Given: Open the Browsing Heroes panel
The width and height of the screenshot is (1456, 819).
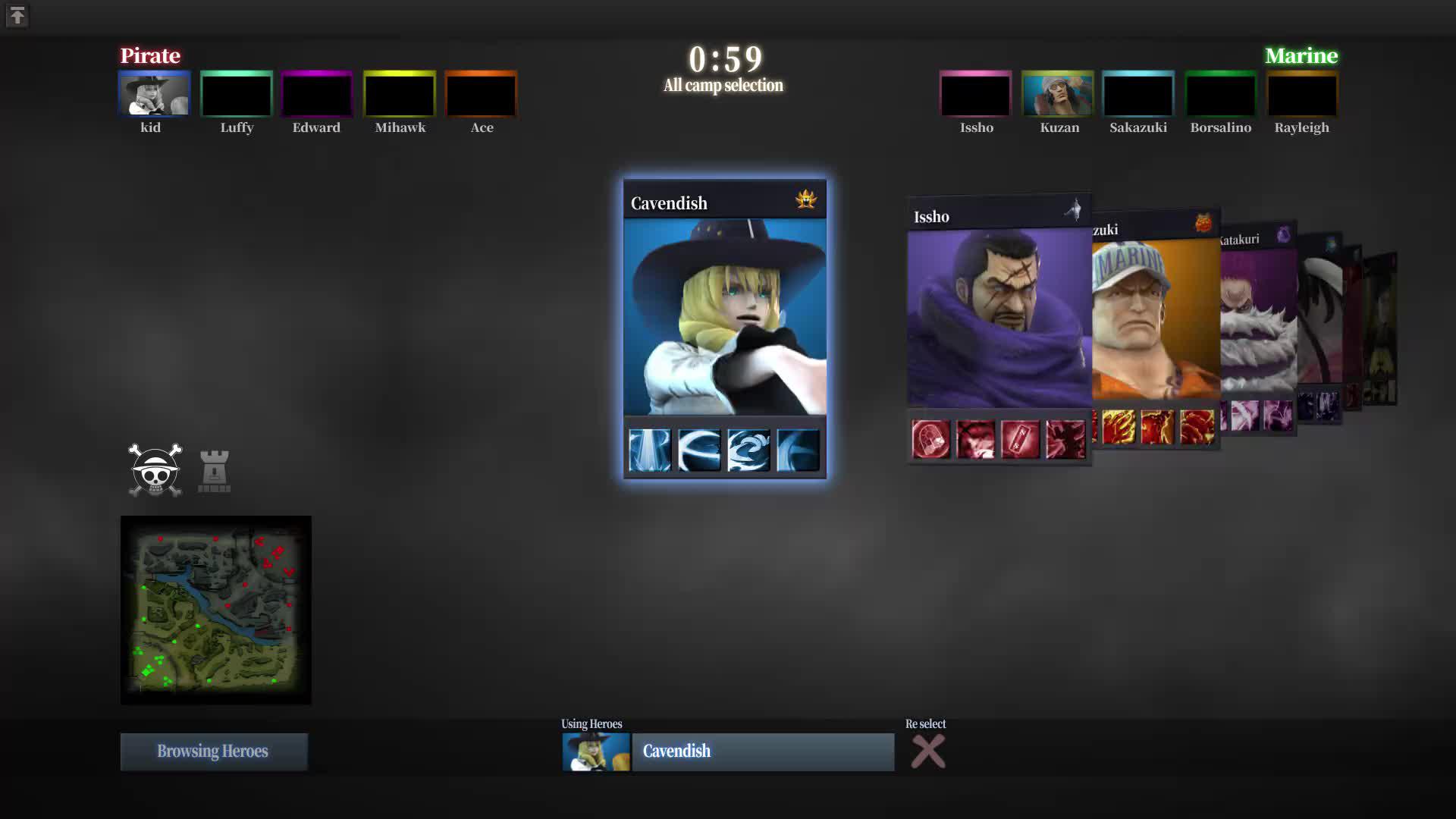Looking at the screenshot, I should pos(213,752).
